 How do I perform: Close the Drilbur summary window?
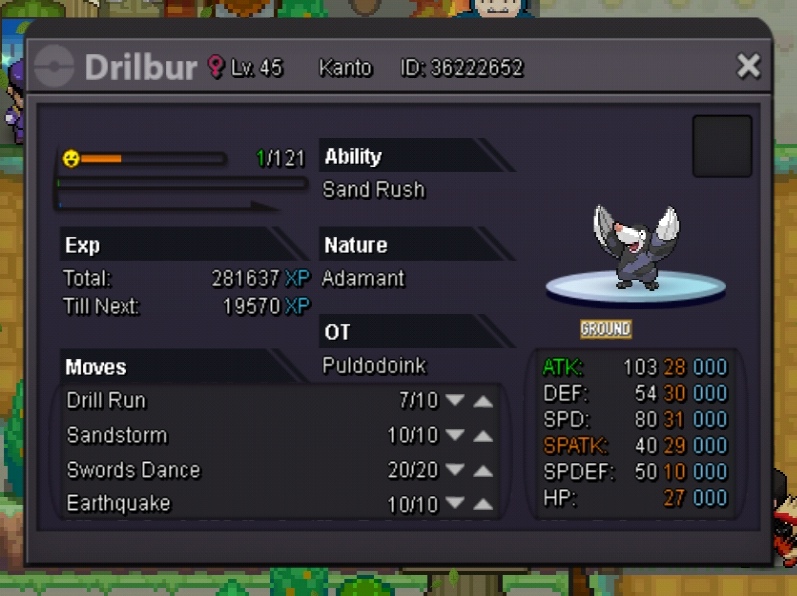coord(749,66)
